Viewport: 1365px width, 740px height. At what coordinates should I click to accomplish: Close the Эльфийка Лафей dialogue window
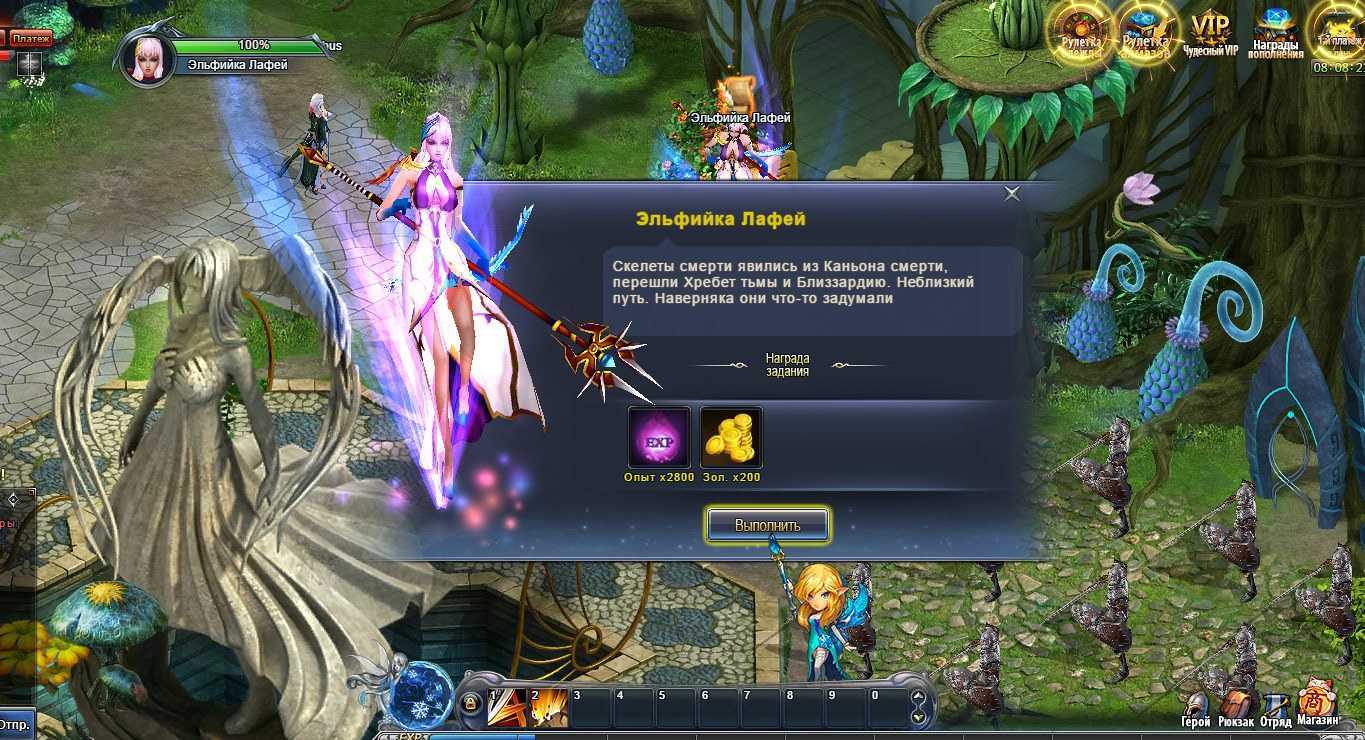coord(1012,194)
